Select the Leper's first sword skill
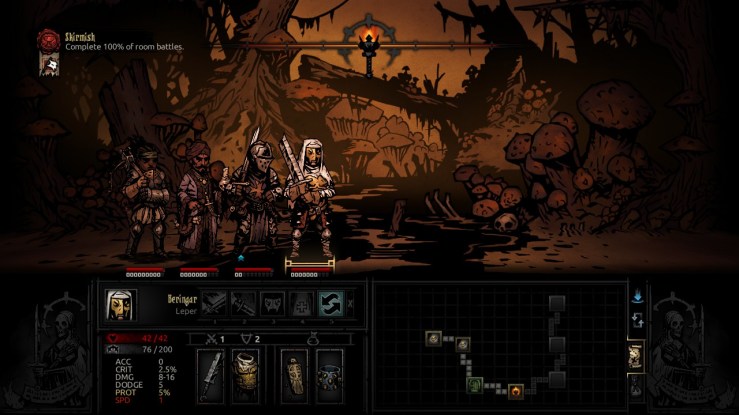Screen dimensions: 739x415 (x=216, y=303)
